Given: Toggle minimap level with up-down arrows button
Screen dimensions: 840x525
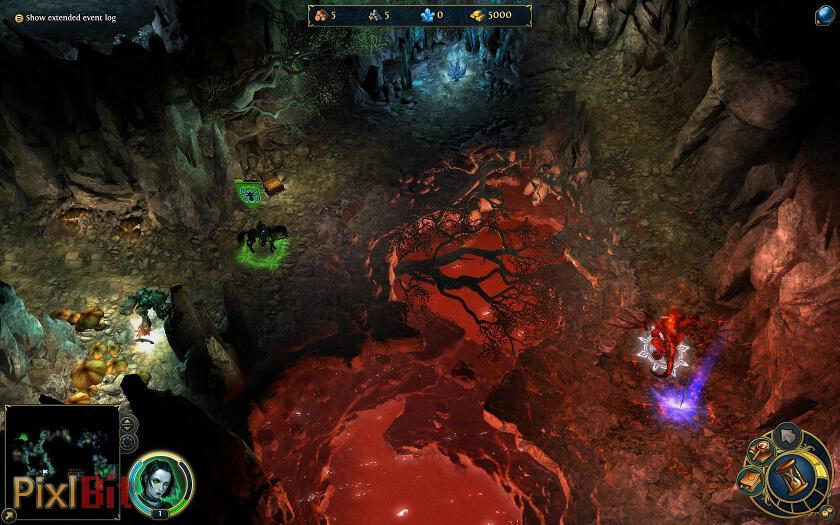Looking at the screenshot, I should (x=128, y=423).
